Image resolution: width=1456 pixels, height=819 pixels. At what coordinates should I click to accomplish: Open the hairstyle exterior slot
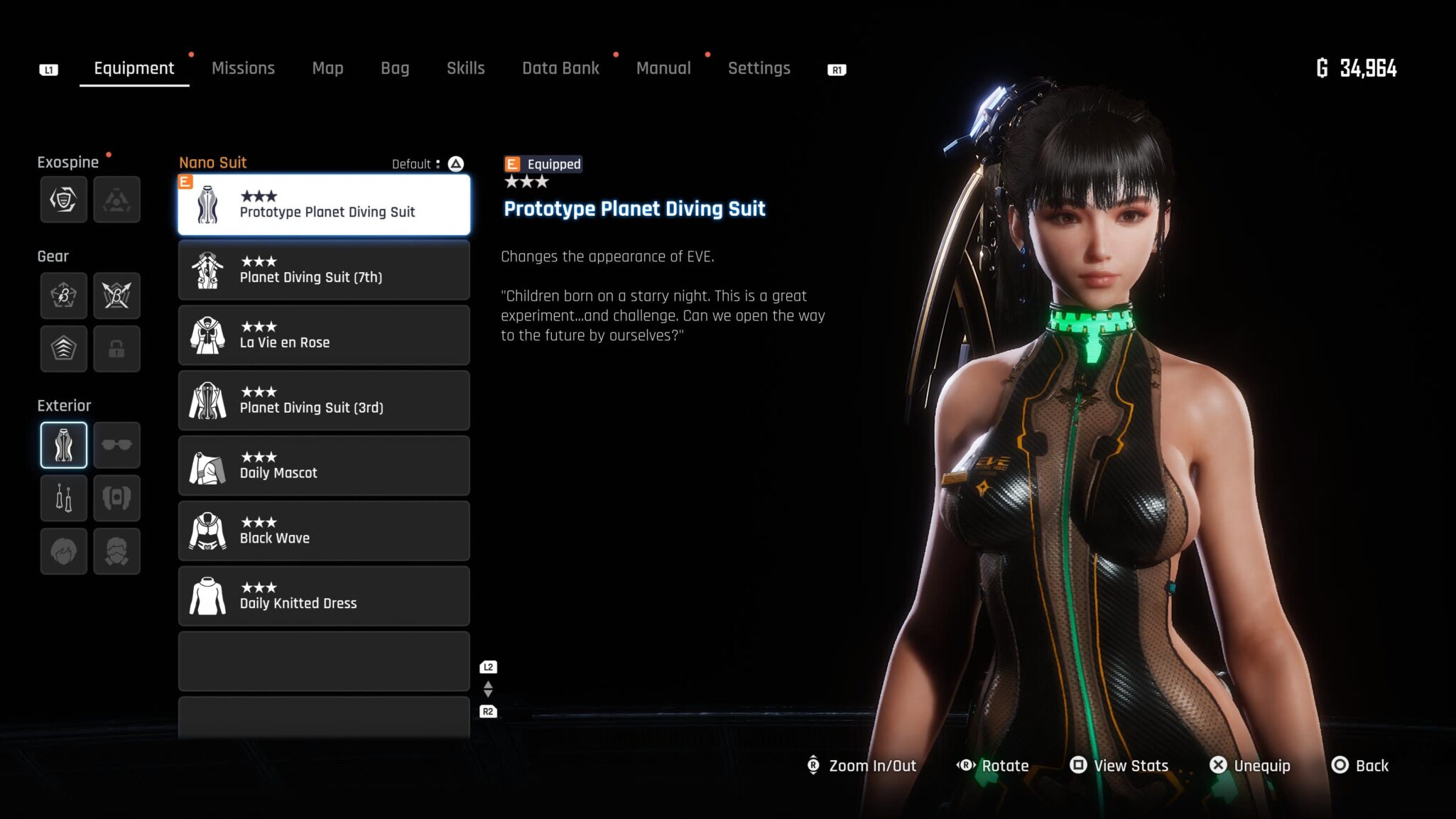point(64,551)
